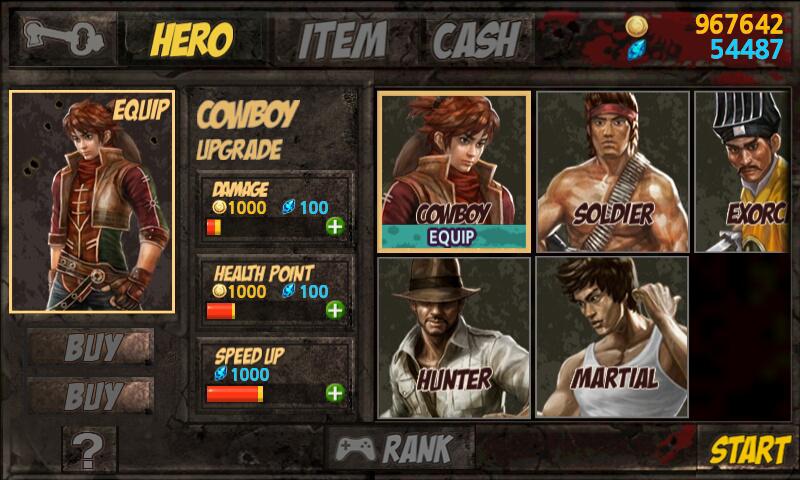Upgrade Damage with the green plus

point(334,226)
